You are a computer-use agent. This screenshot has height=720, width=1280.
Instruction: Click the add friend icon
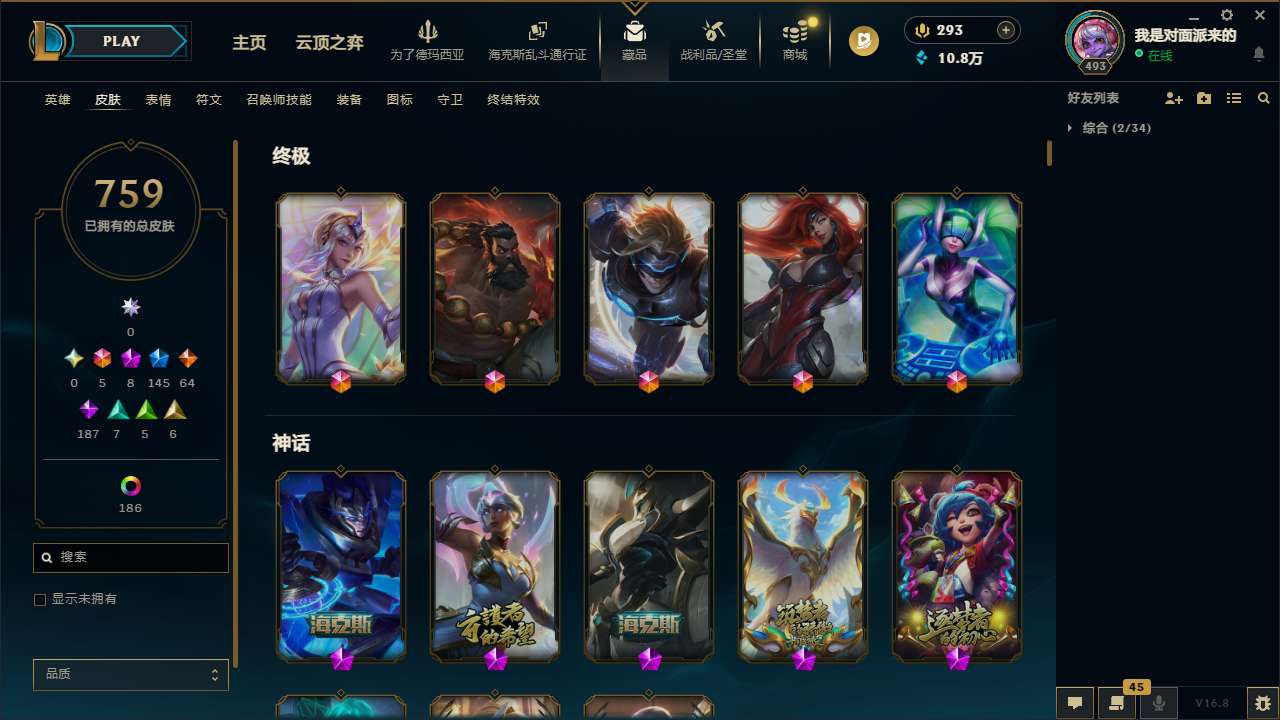click(x=1174, y=98)
